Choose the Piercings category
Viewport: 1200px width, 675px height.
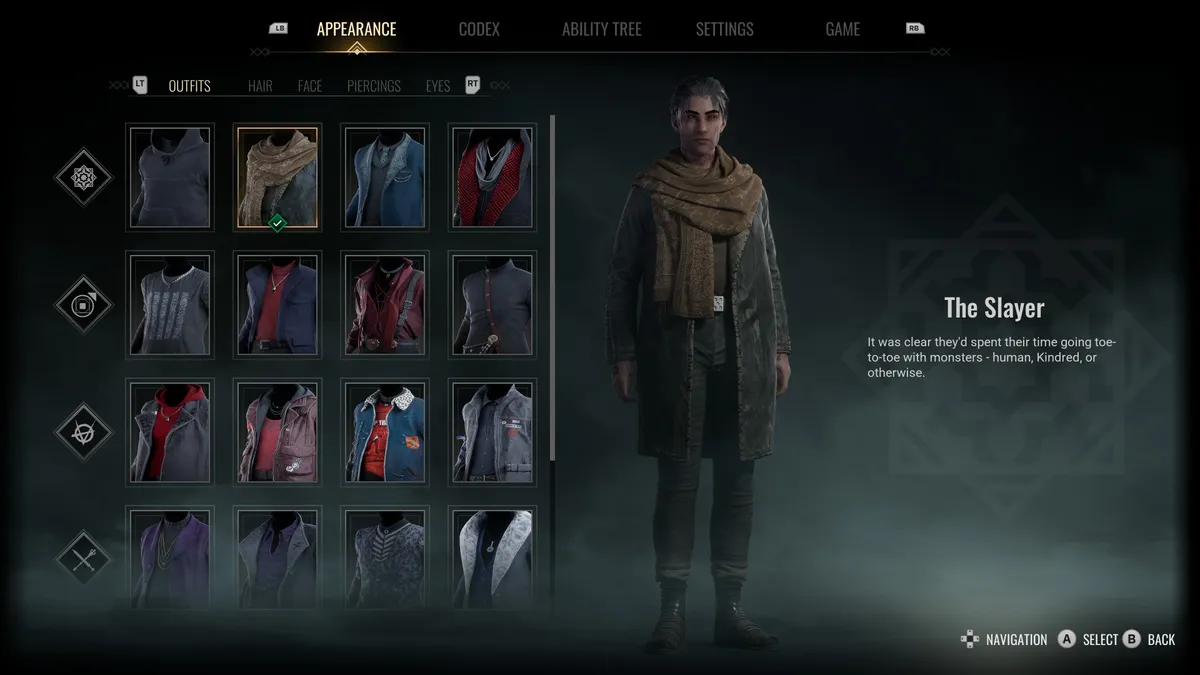tap(374, 86)
